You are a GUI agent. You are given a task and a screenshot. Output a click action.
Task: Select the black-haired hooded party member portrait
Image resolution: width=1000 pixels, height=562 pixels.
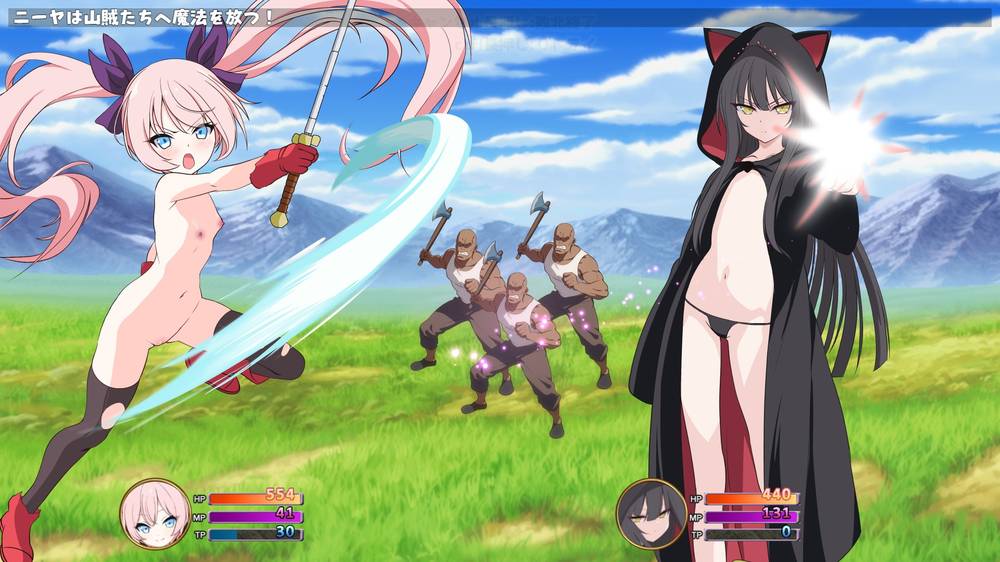[x=651, y=513]
